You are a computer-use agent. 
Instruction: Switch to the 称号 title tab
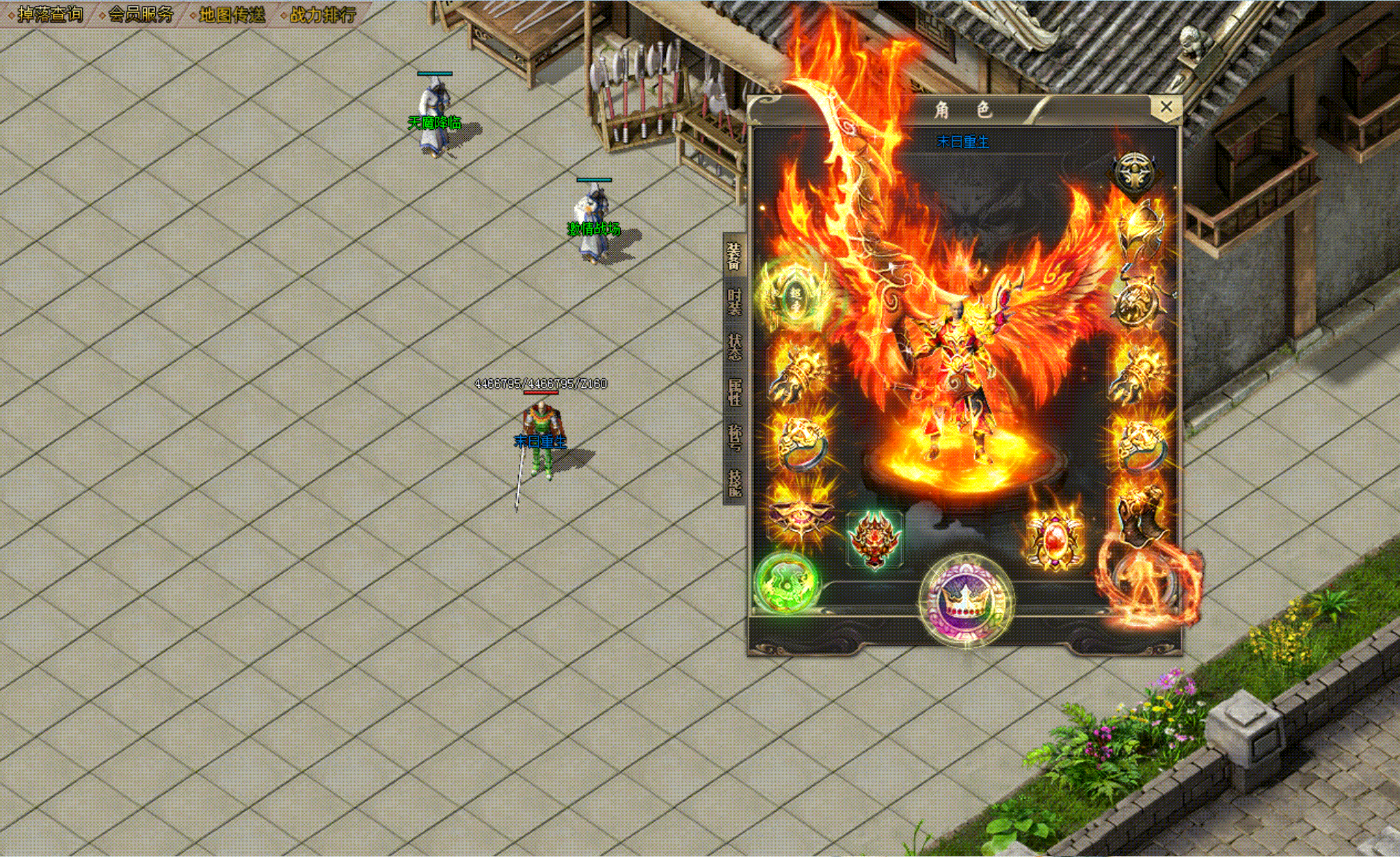point(734,437)
